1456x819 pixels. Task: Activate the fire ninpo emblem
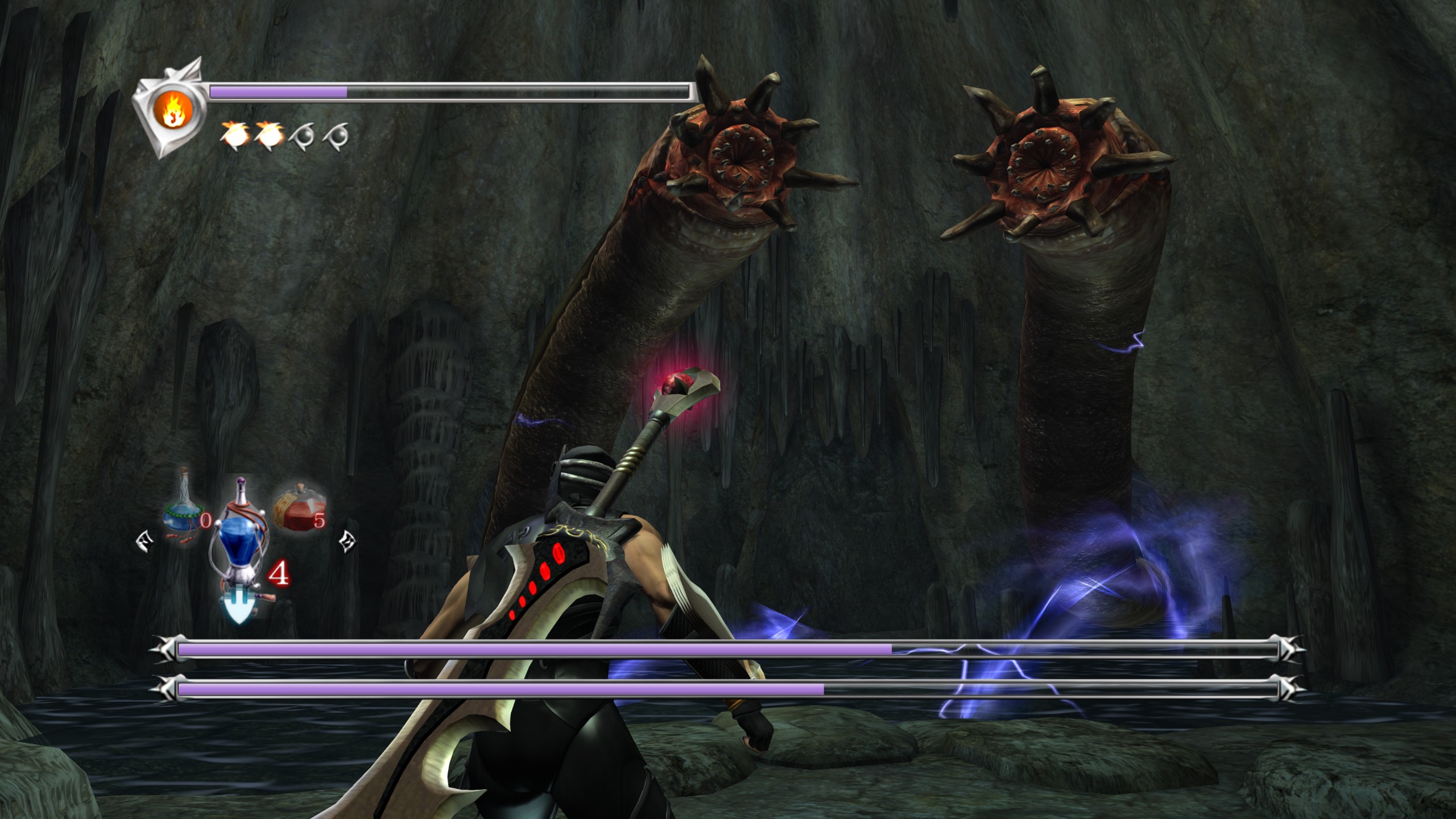click(171, 109)
